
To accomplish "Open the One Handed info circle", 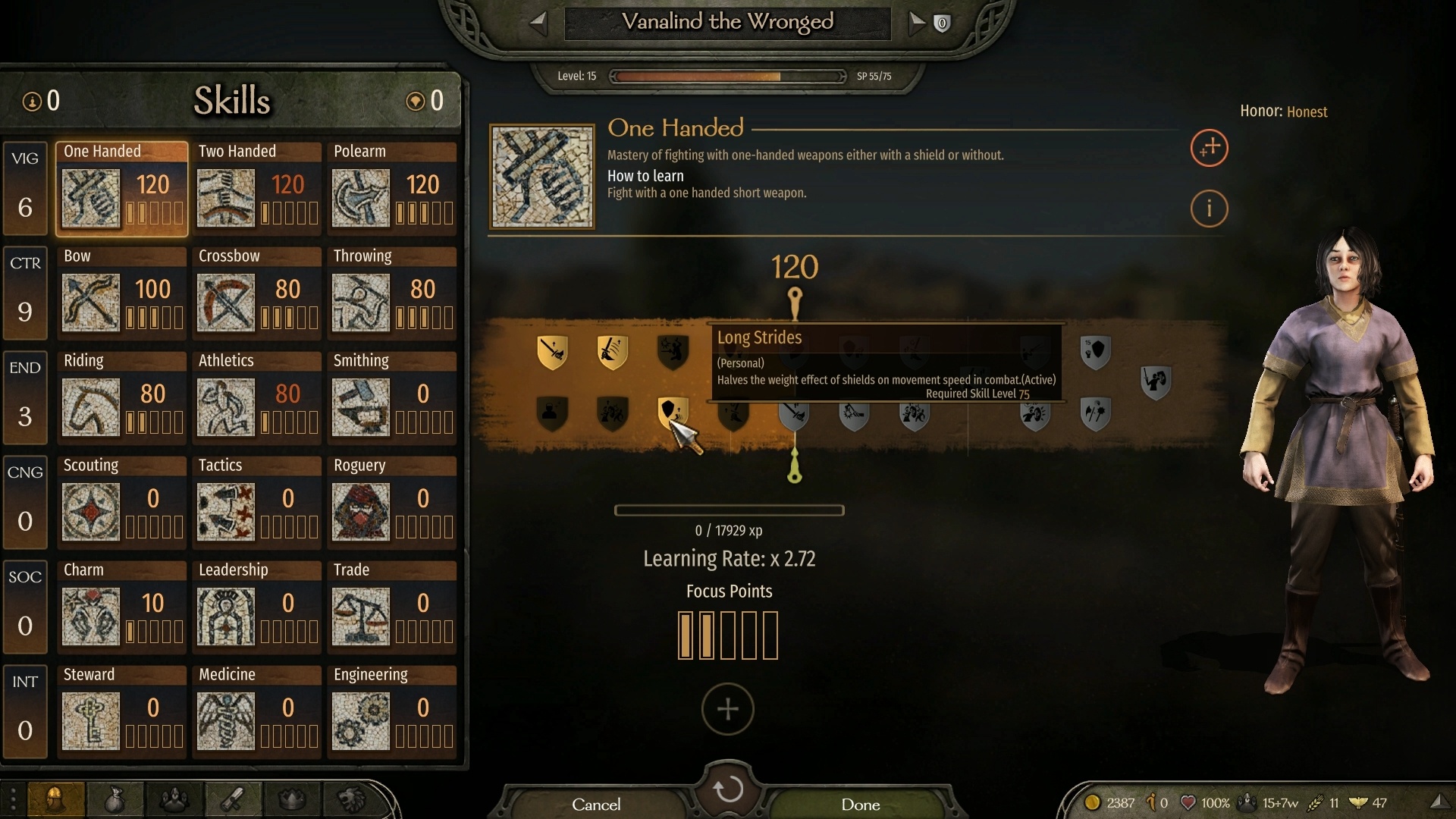I will pyautogui.click(x=1209, y=209).
